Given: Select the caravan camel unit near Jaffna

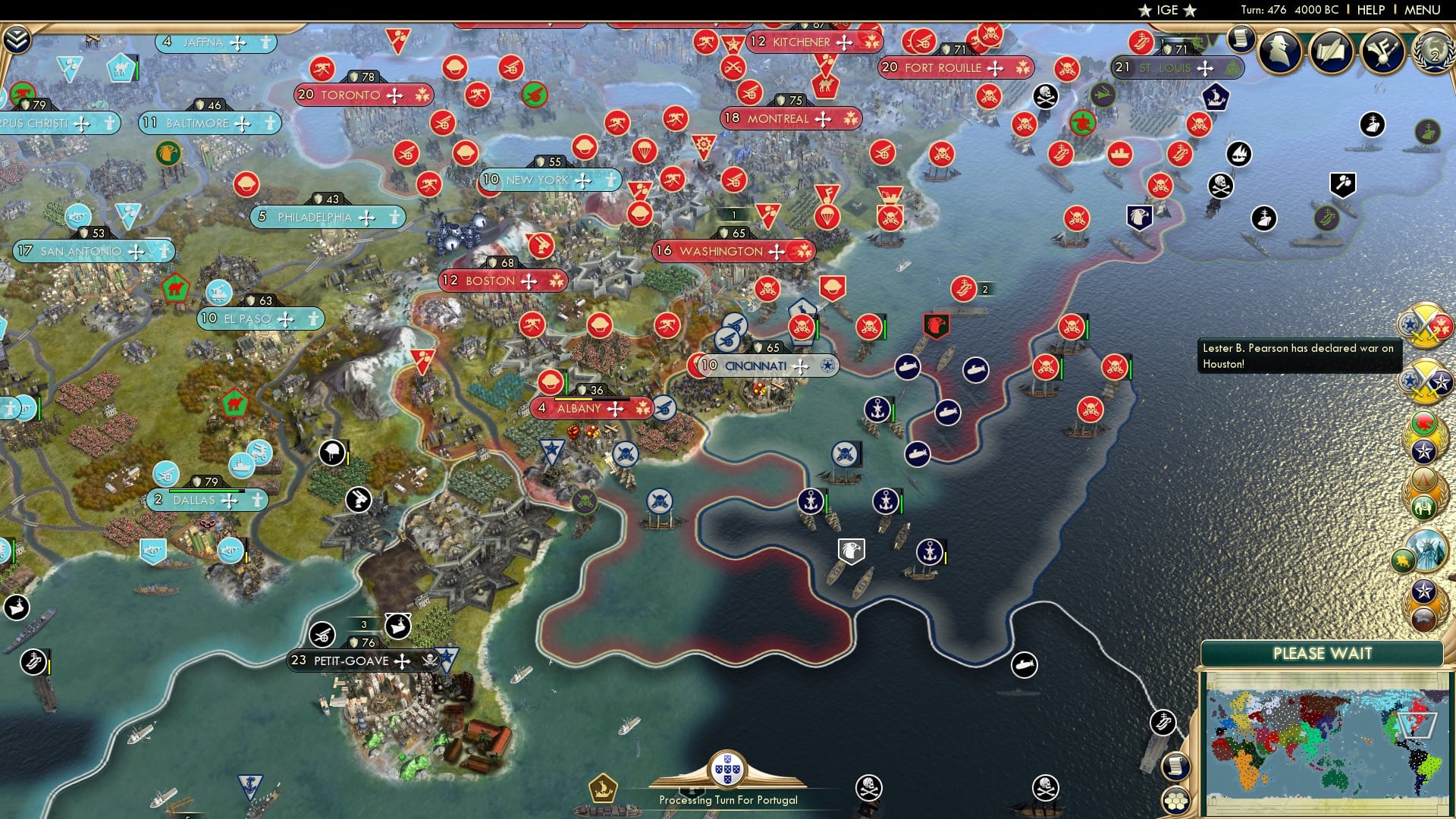Looking at the screenshot, I should pos(121,68).
